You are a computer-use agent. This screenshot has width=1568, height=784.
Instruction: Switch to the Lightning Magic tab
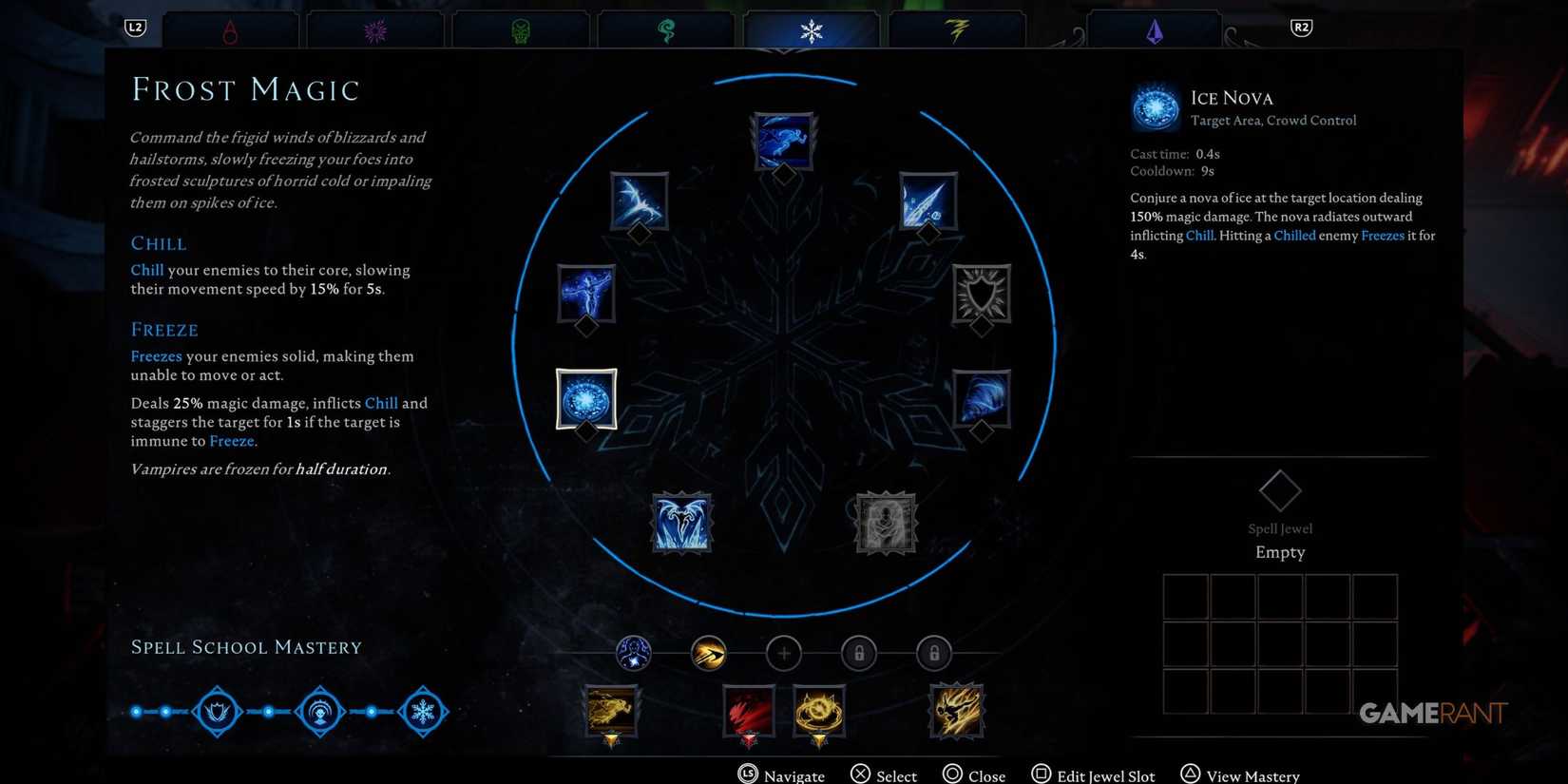click(x=957, y=29)
